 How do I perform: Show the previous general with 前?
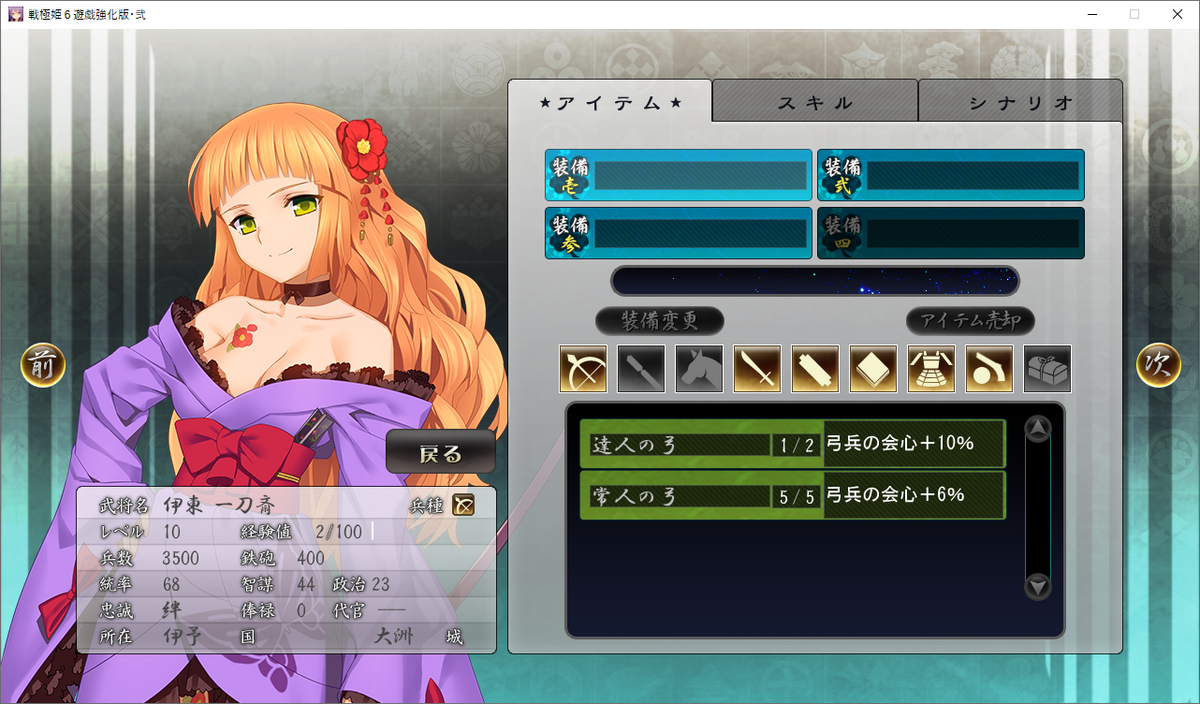(x=43, y=365)
